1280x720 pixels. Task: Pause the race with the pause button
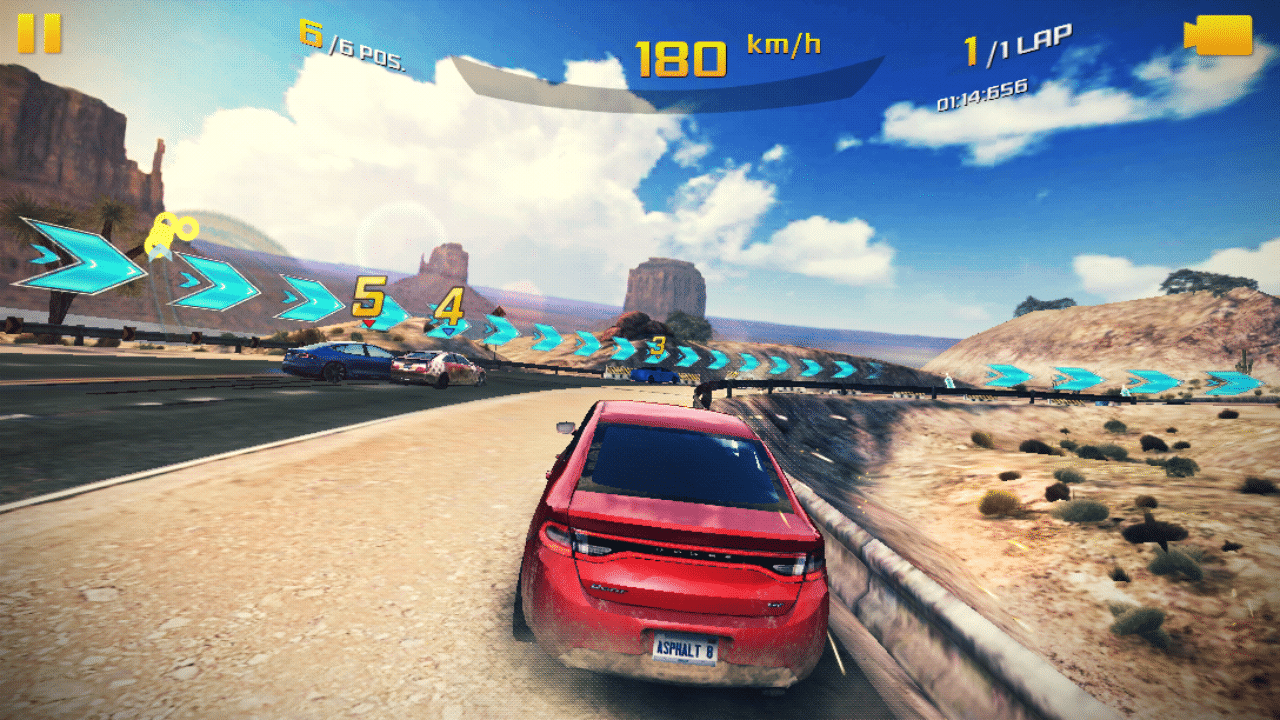click(x=39, y=34)
